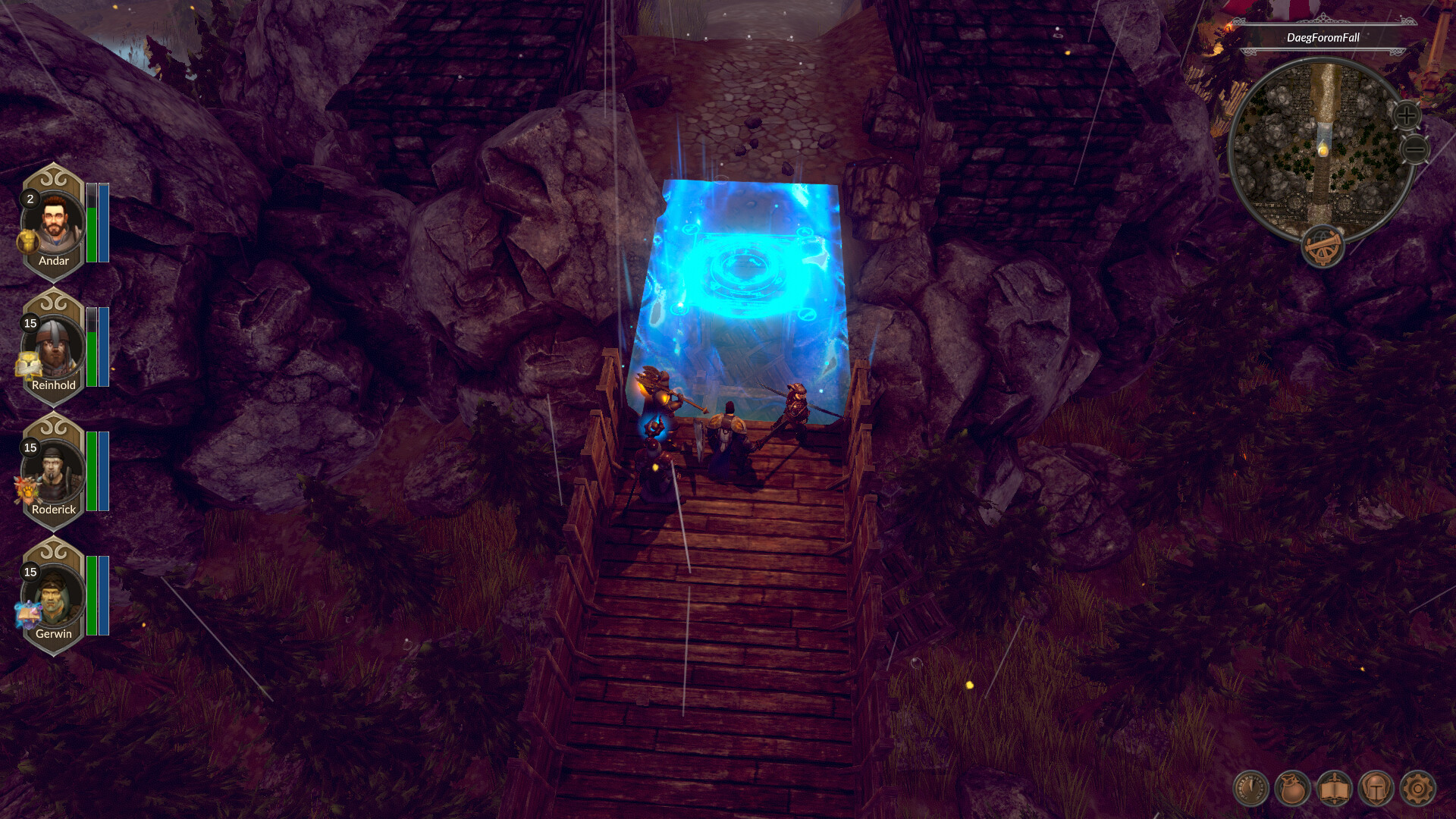Select Reinhold's character portrait
This screenshot has height=819, width=1456.
[x=53, y=345]
